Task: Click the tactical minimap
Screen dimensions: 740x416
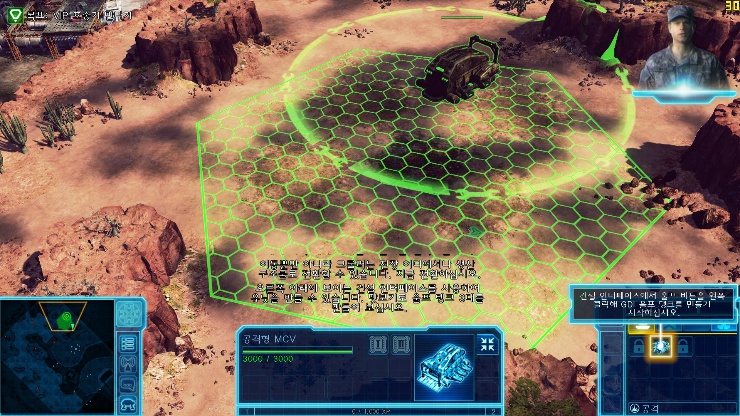Action: point(58,355)
